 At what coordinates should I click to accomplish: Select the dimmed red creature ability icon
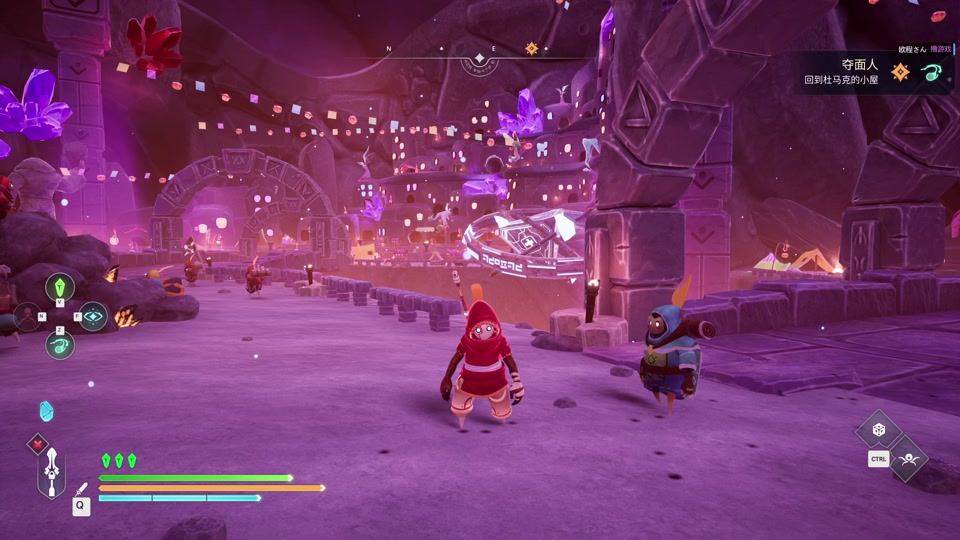click(x=25, y=317)
